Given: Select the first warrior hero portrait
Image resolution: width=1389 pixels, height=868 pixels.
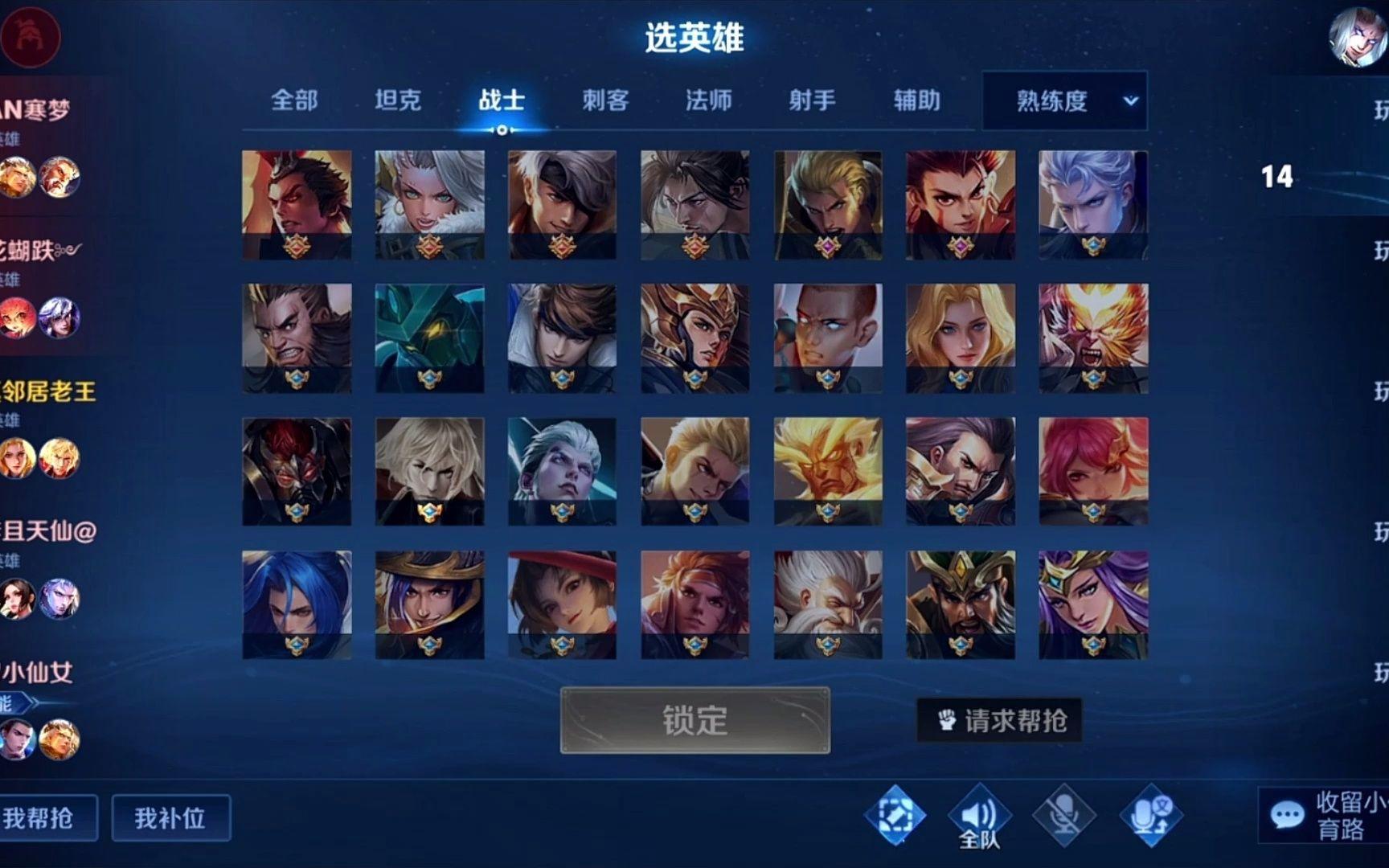Looking at the screenshot, I should [296, 199].
